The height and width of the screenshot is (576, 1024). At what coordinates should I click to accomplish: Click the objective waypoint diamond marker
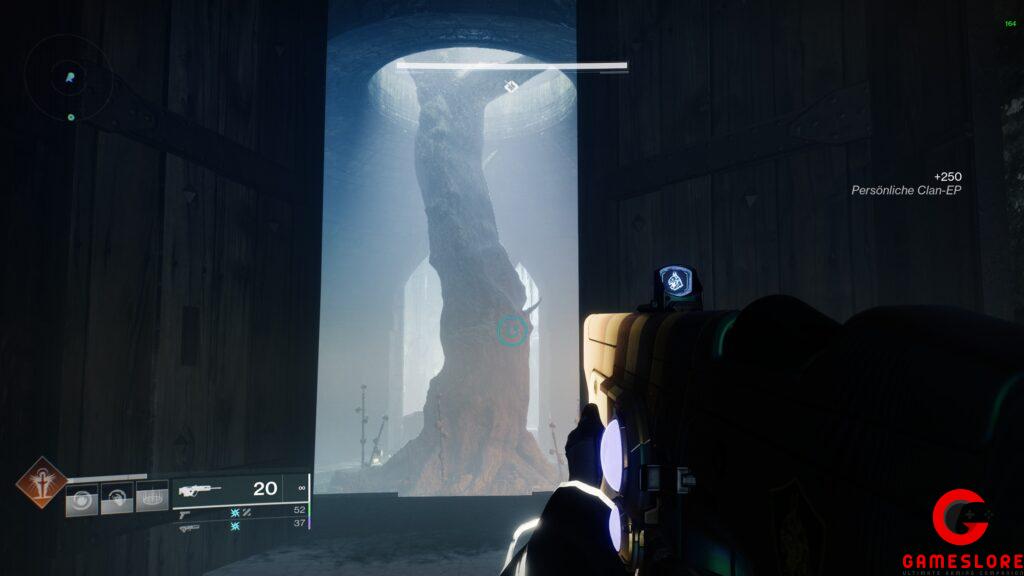point(510,87)
